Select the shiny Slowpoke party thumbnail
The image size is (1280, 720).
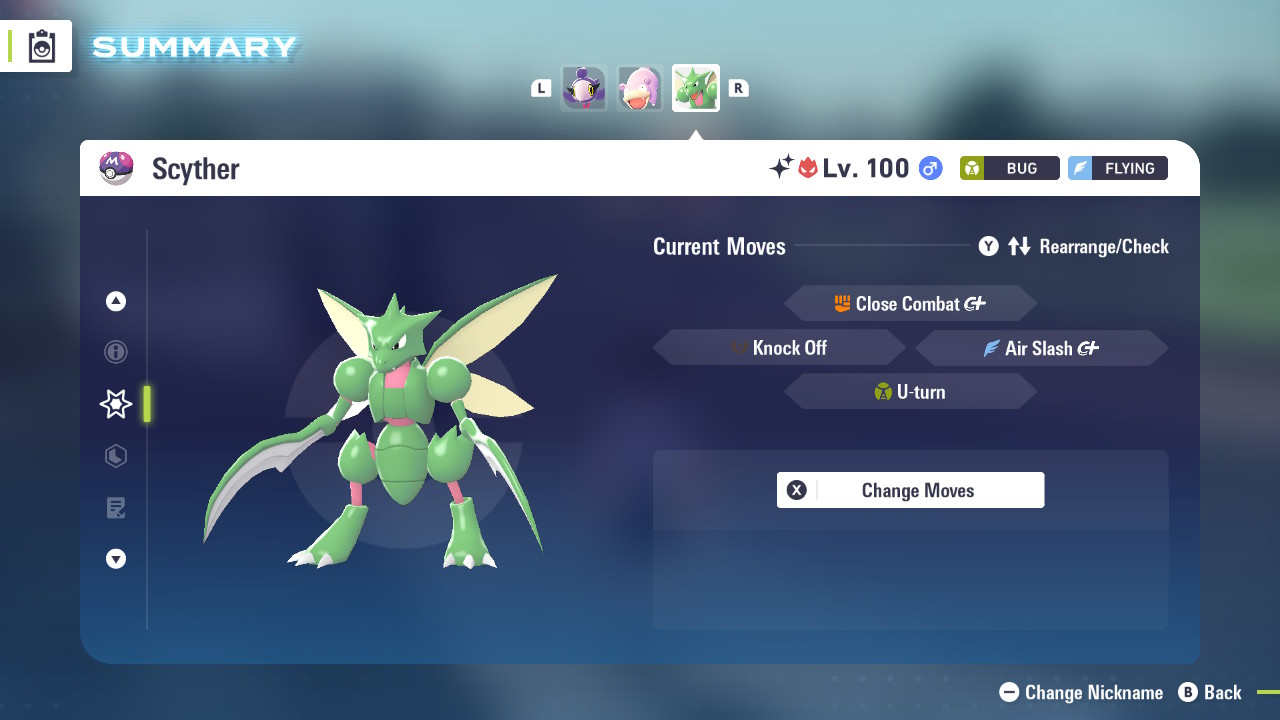click(639, 87)
